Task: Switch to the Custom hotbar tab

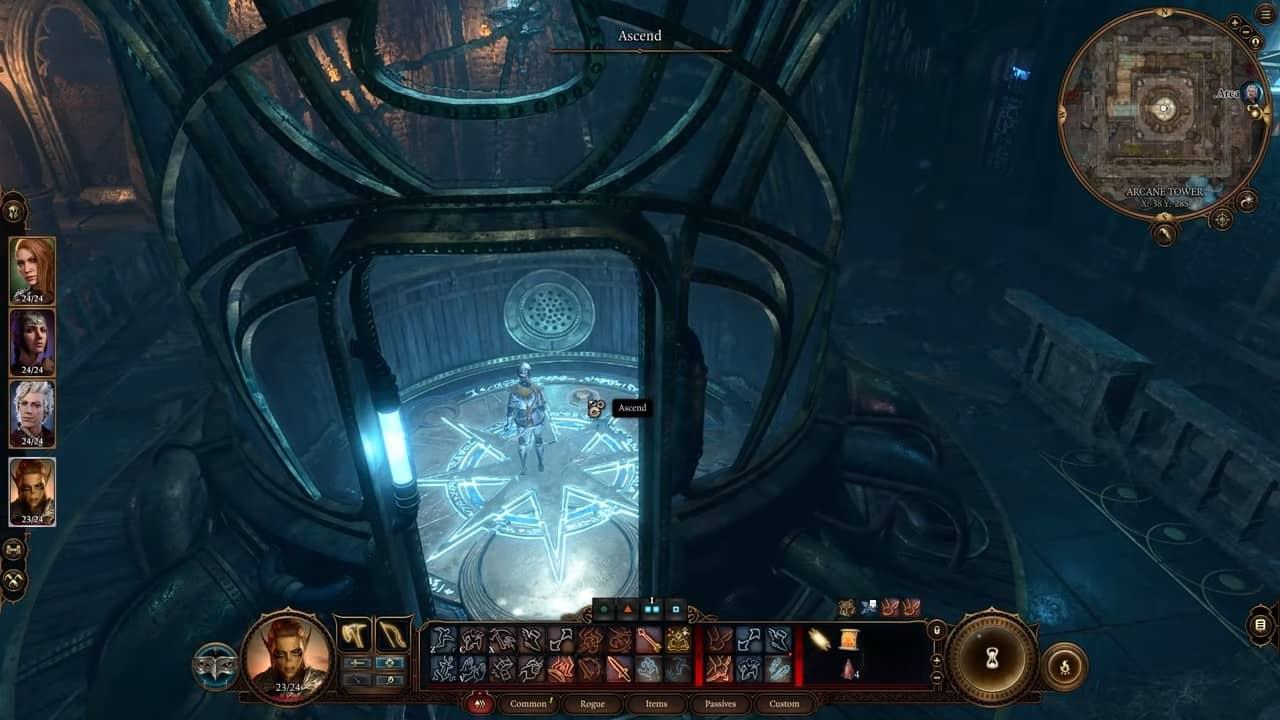Action: pyautogui.click(x=784, y=704)
